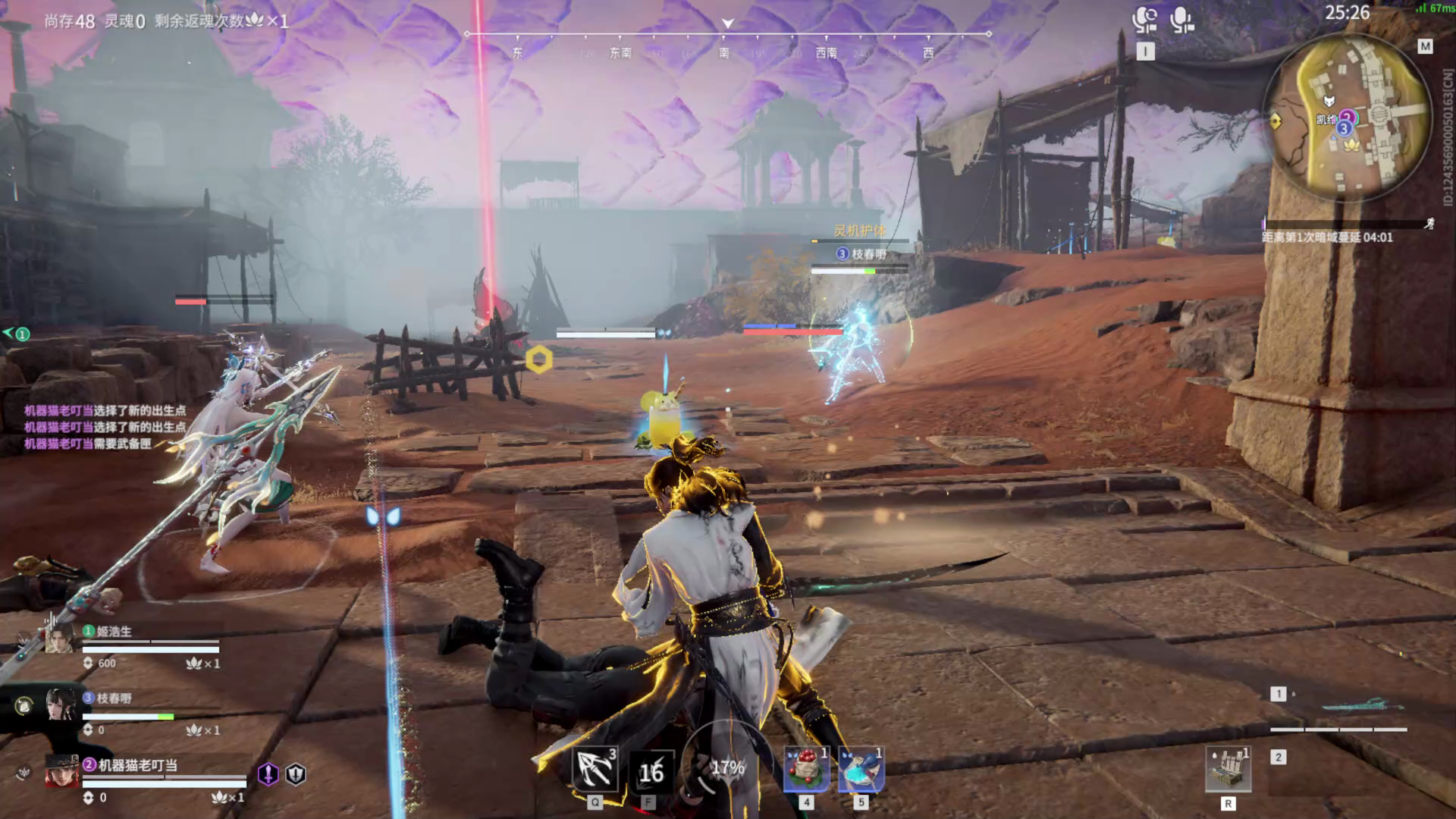Toggle the voice chat speaker icon

(1144, 20)
